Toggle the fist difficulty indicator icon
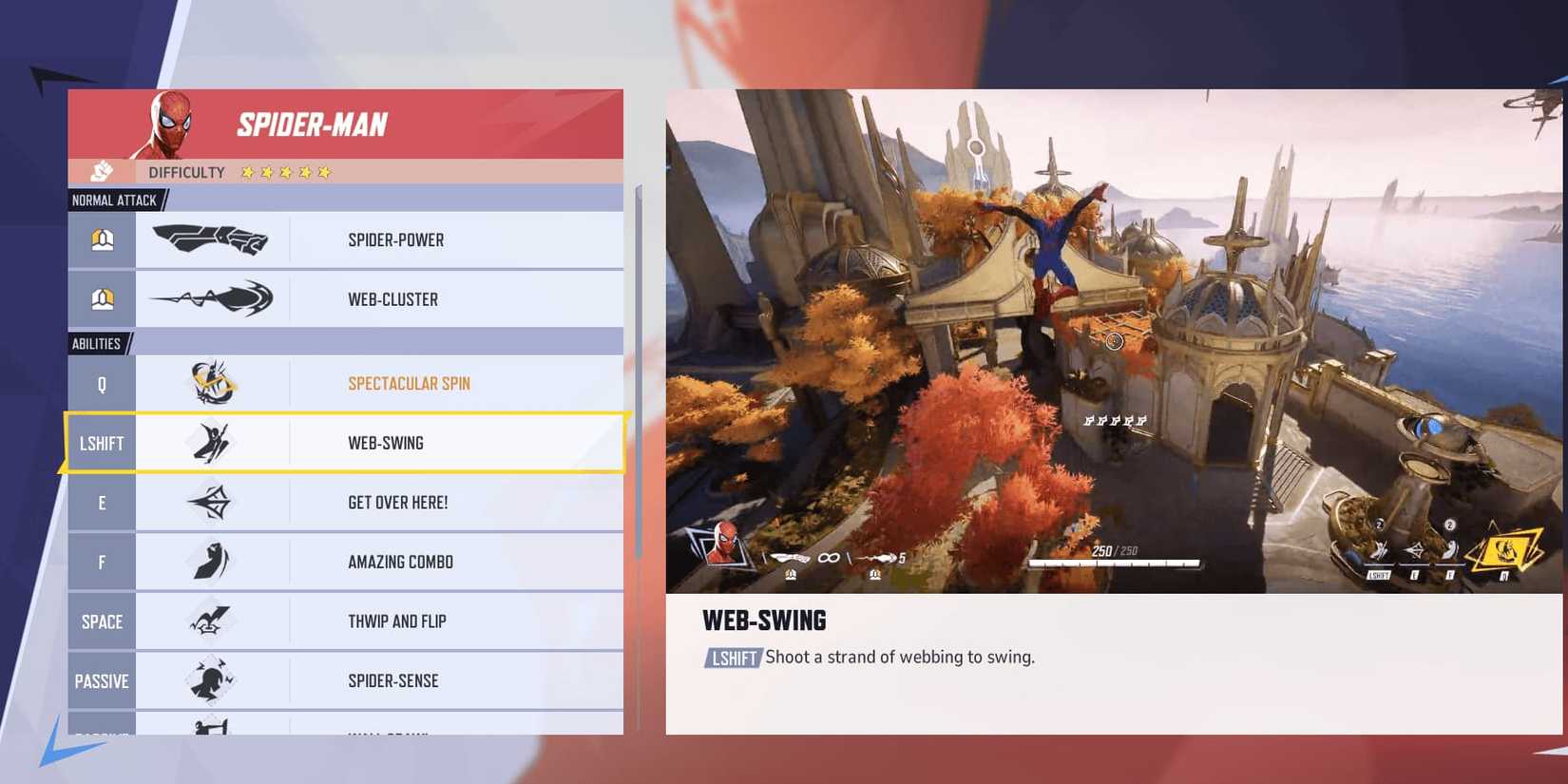 click(102, 172)
